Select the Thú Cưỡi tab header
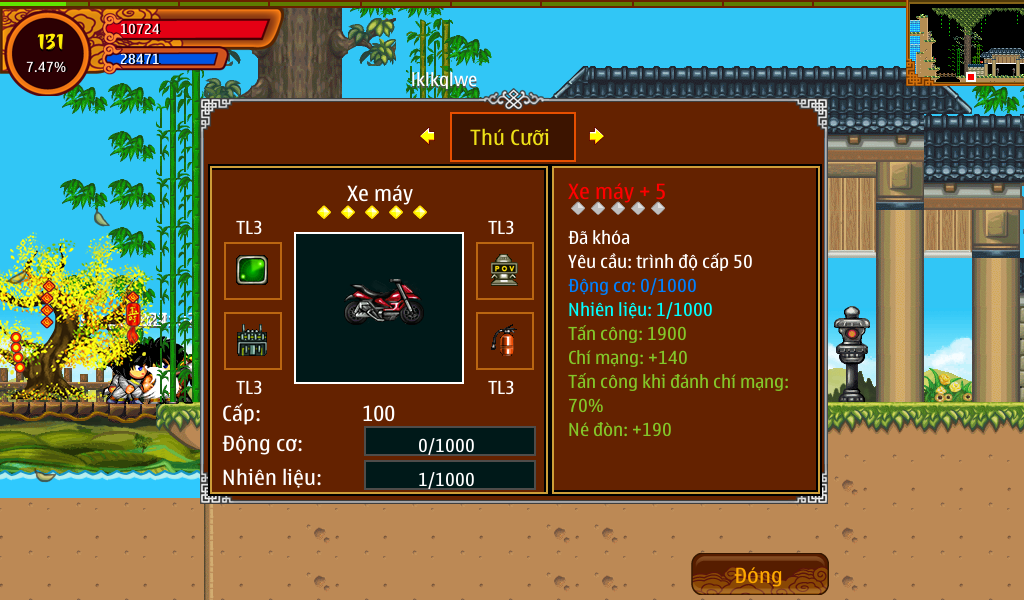Image resolution: width=1024 pixels, height=600 pixels. 512,137
